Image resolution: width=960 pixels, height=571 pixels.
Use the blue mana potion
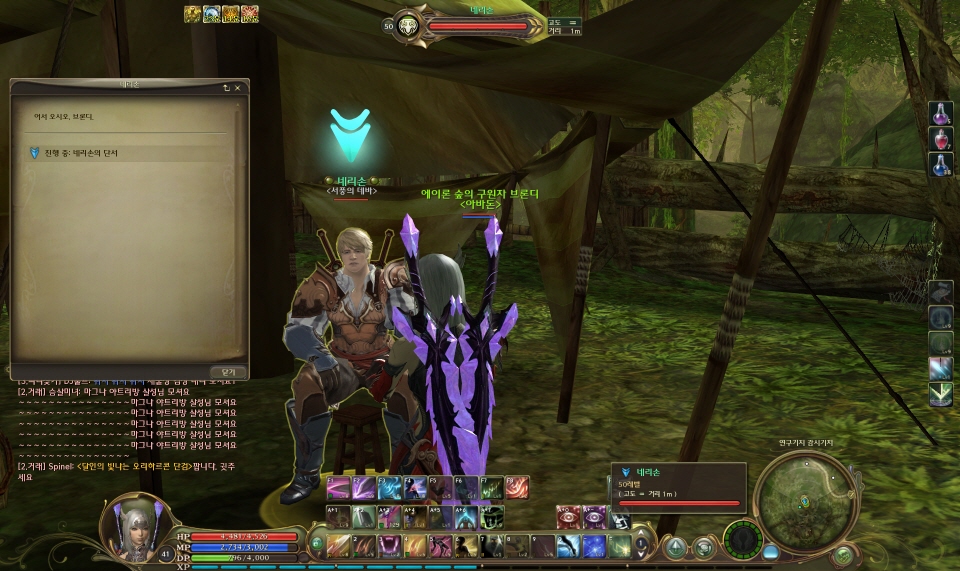[x=941, y=165]
